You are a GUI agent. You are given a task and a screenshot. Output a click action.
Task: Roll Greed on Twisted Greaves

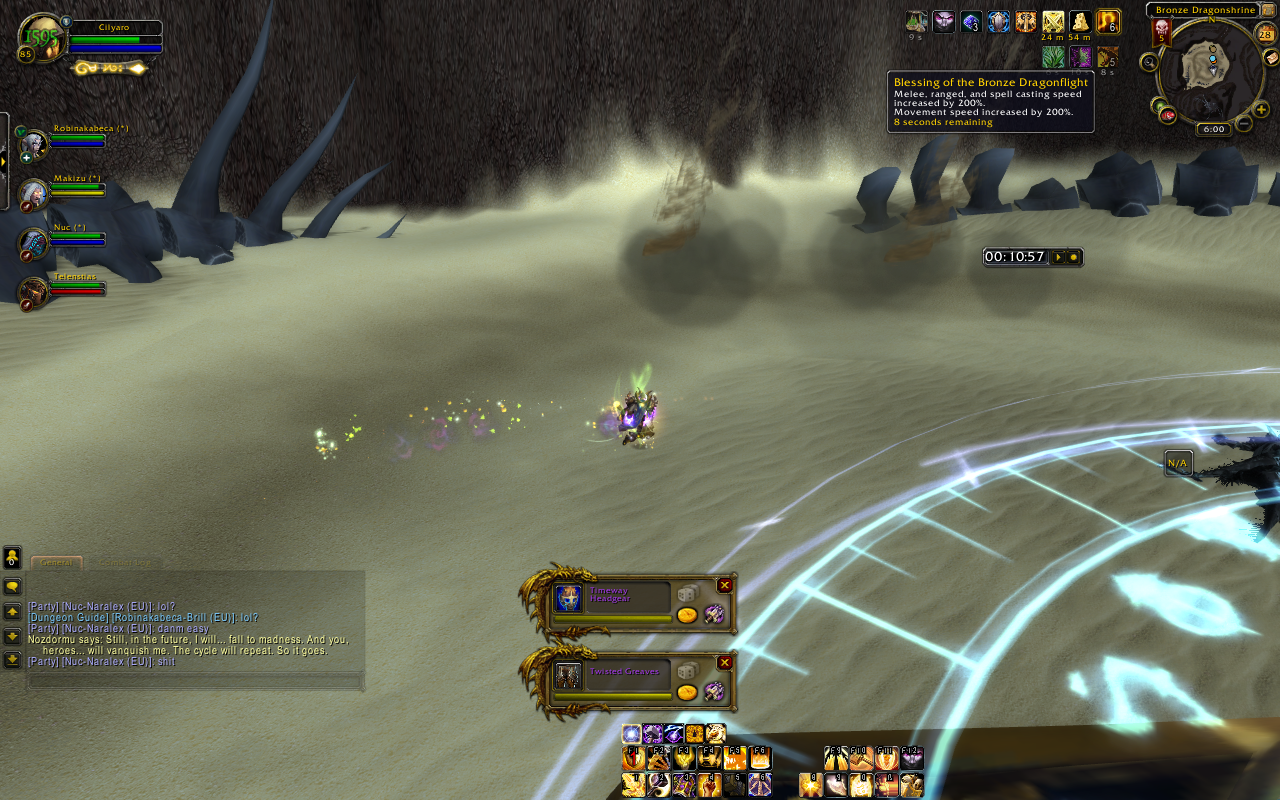coord(687,692)
